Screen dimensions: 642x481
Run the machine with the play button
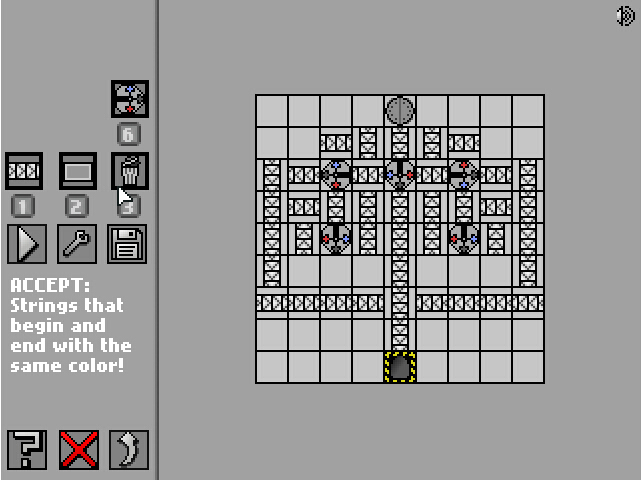(26, 244)
